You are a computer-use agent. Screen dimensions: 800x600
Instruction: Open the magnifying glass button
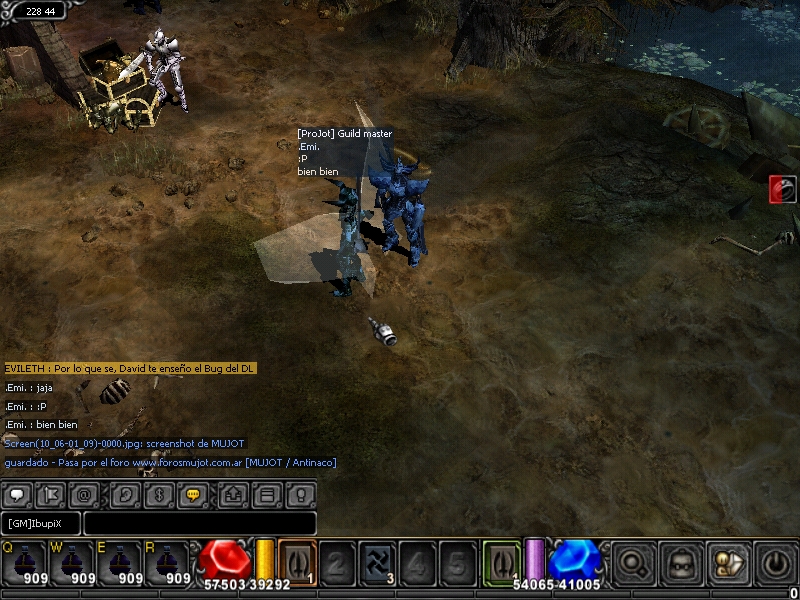click(633, 564)
